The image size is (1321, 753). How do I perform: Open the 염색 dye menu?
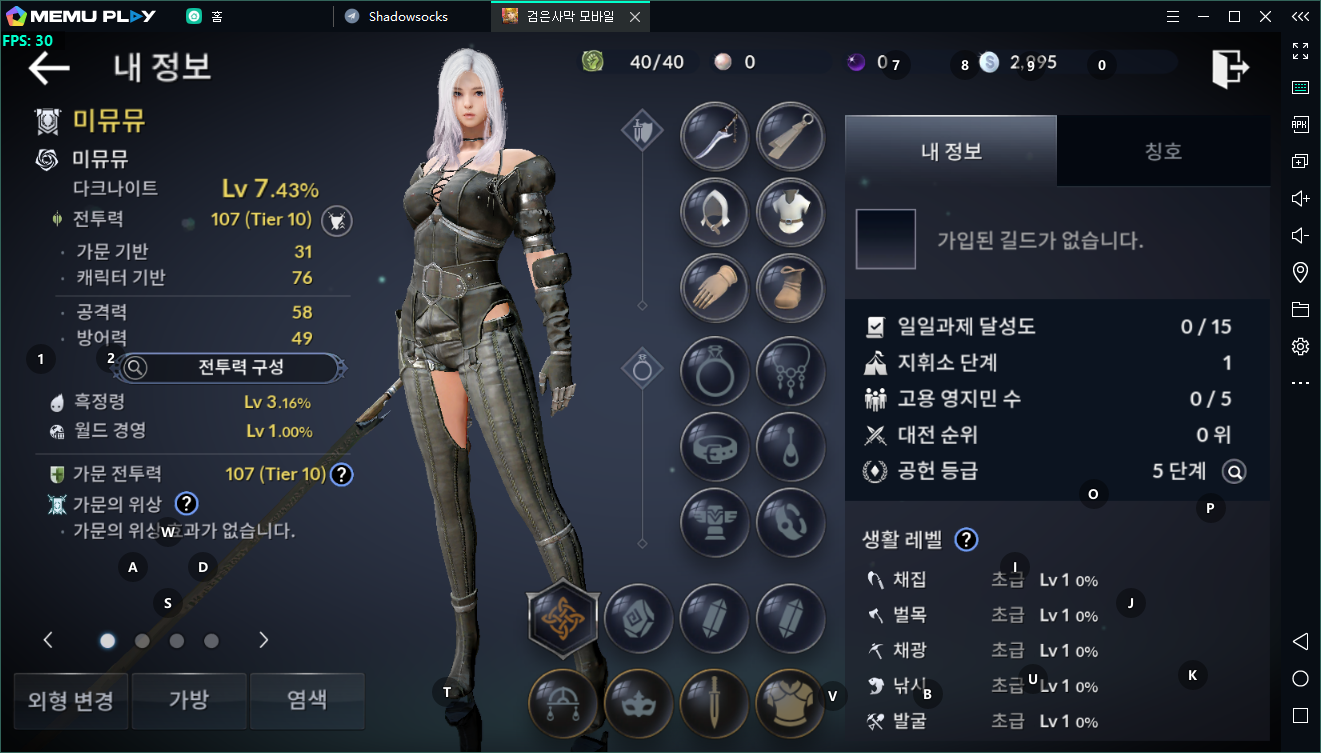pyautogui.click(x=307, y=700)
